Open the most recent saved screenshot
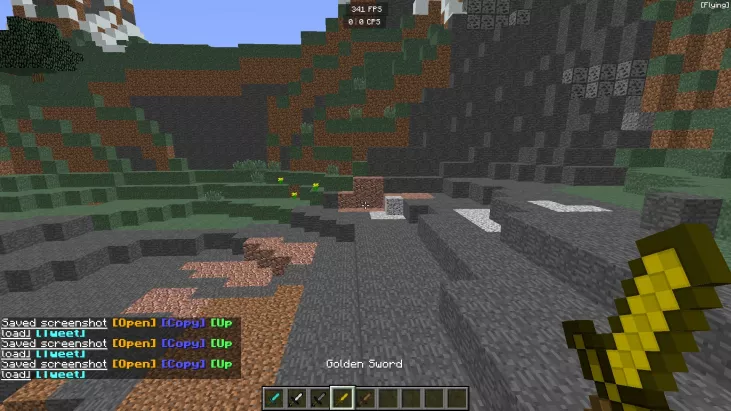The height and width of the screenshot is (411, 731). pyautogui.click(x=134, y=364)
